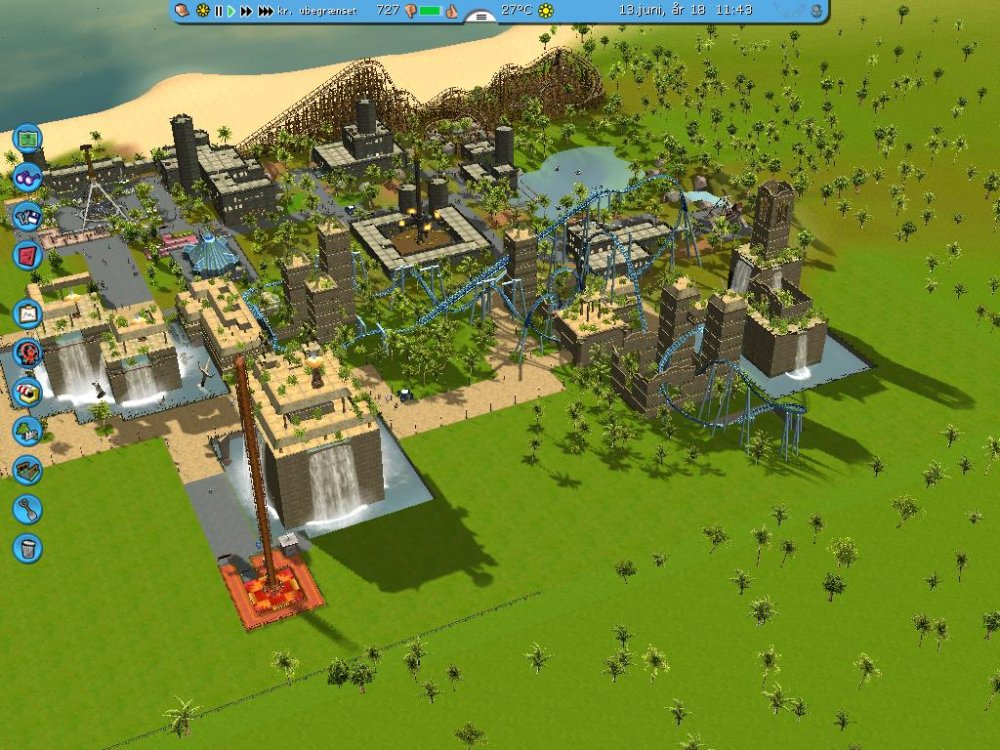
Task: Open the shops and stalls menu
Action: pos(27,392)
